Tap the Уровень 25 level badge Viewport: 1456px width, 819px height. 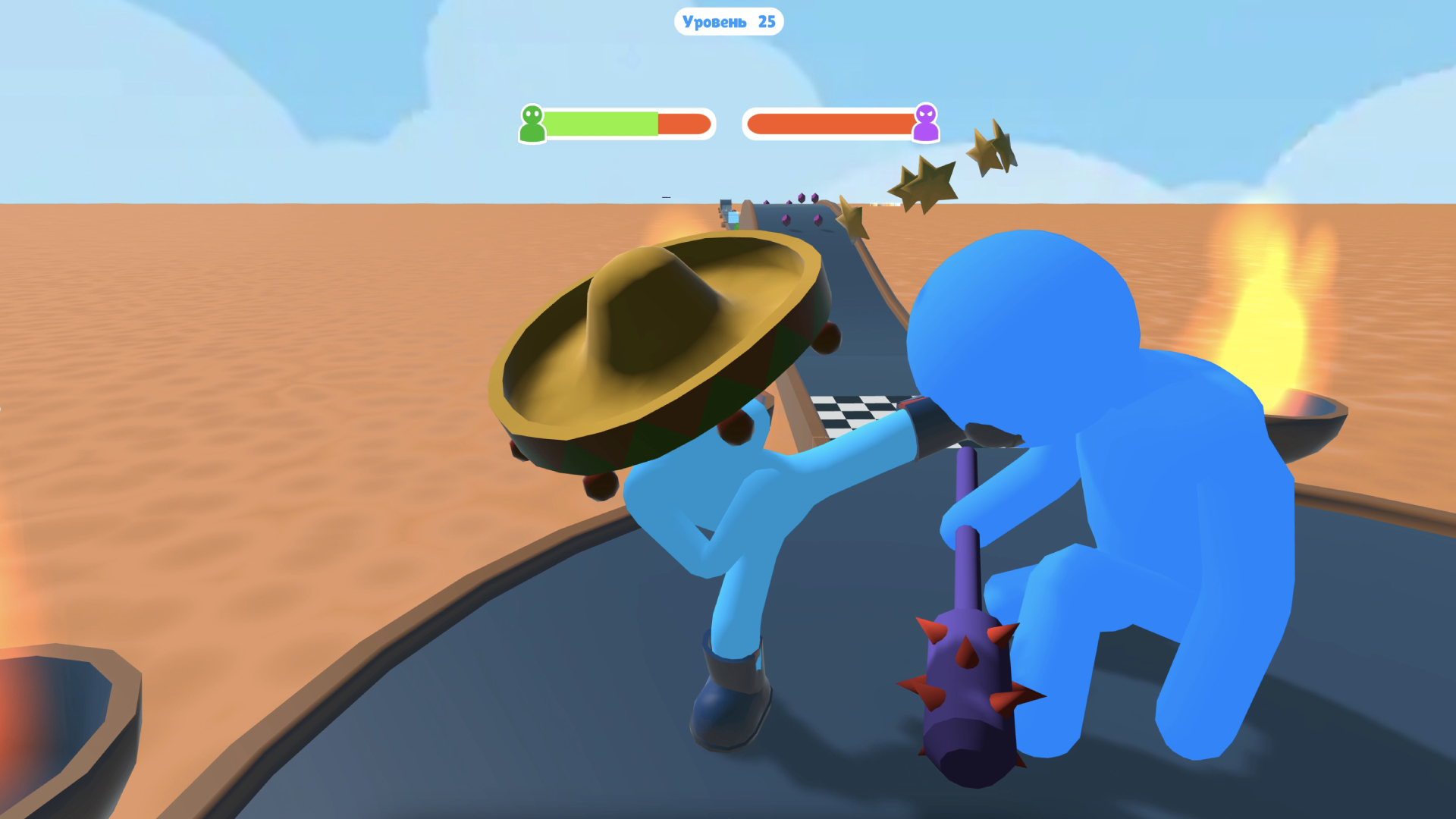(728, 22)
